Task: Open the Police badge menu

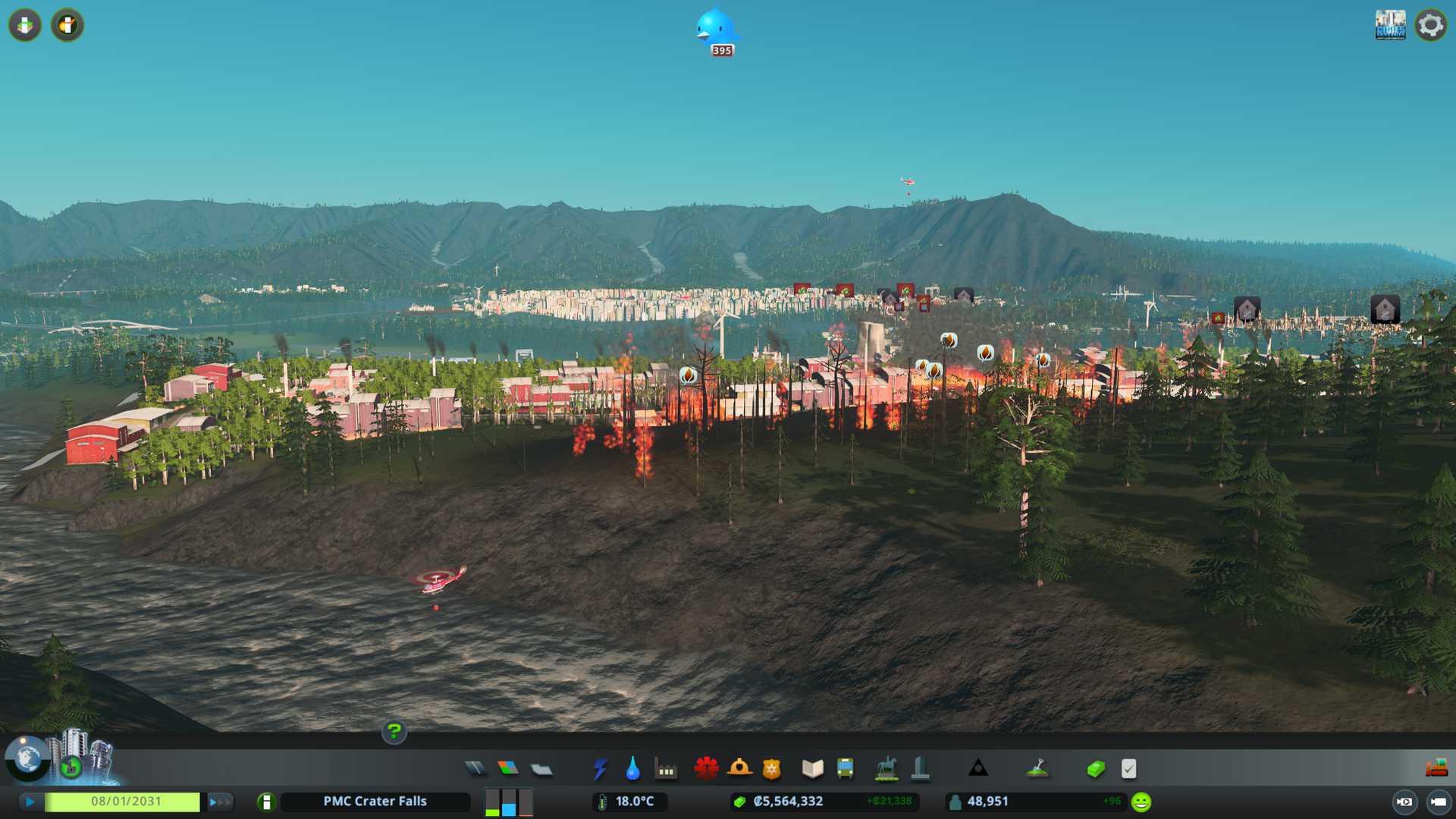Action: pyautogui.click(x=772, y=769)
